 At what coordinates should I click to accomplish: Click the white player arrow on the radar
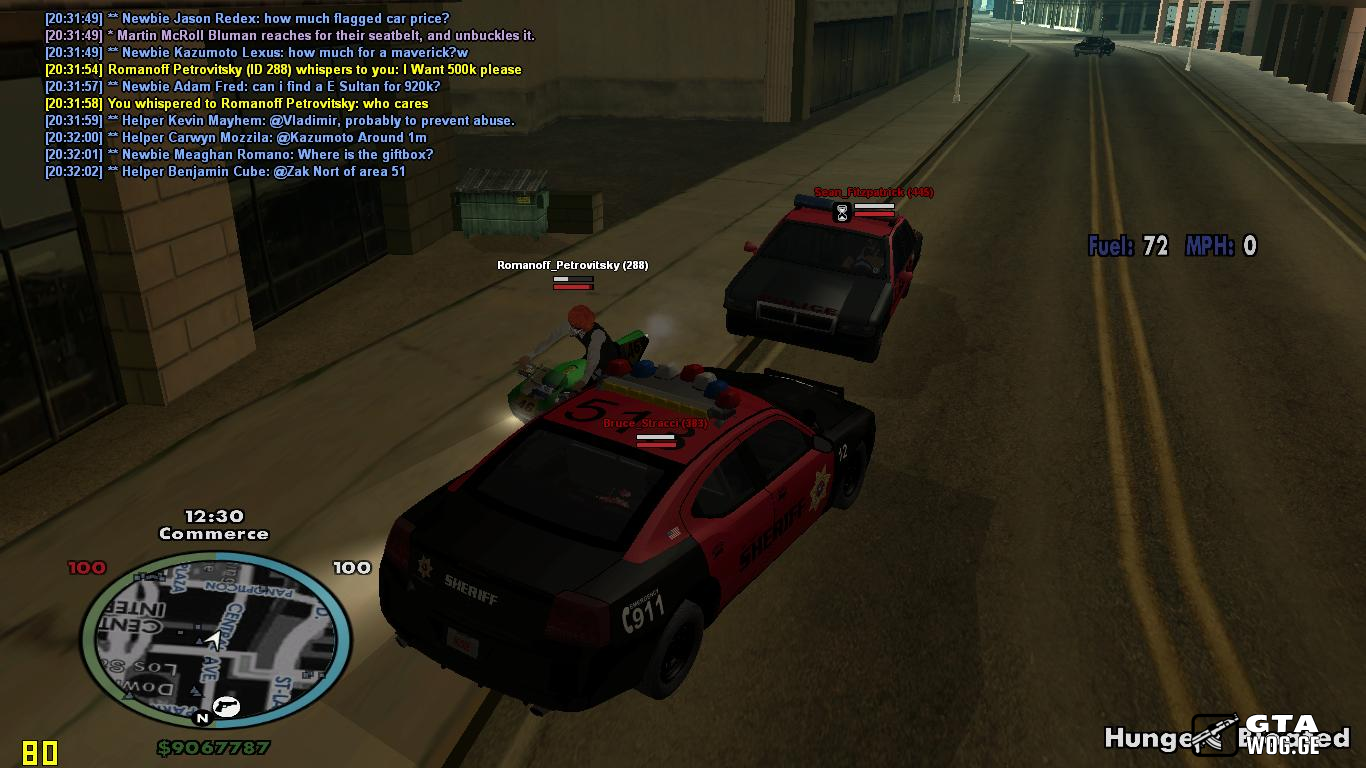[x=213, y=640]
